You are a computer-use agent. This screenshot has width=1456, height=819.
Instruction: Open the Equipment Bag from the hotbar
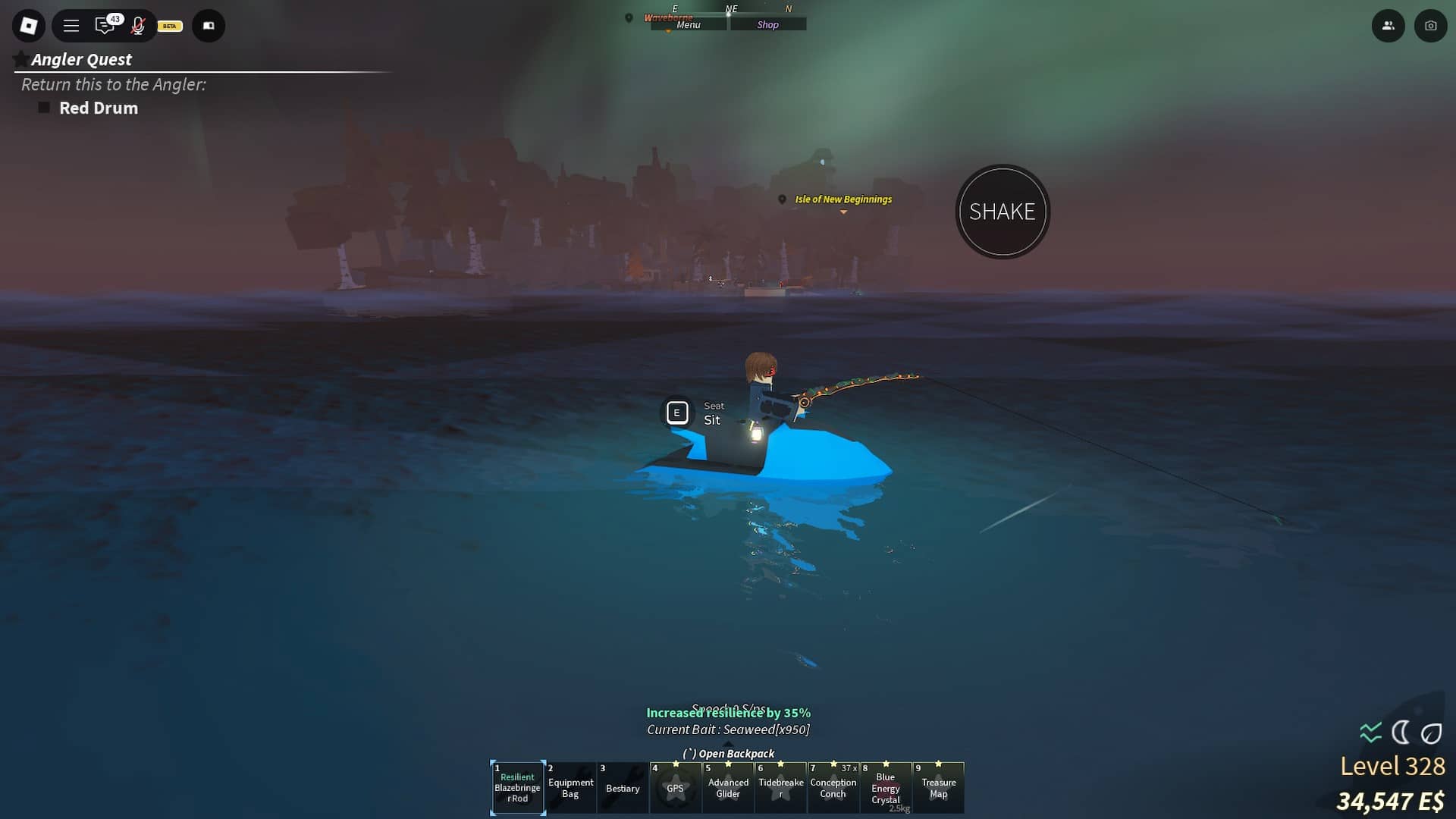pos(571,788)
